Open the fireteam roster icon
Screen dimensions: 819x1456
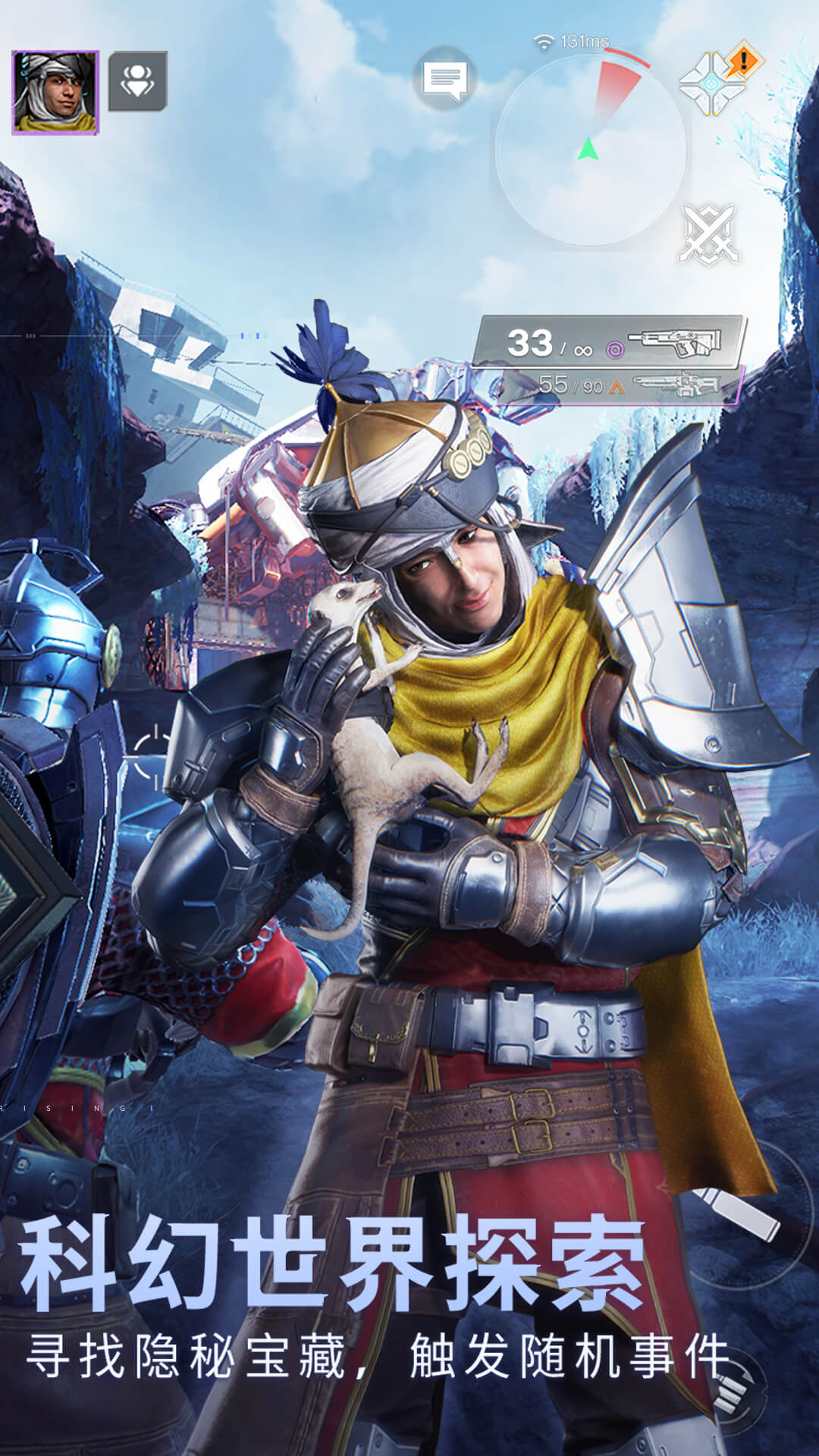(138, 81)
